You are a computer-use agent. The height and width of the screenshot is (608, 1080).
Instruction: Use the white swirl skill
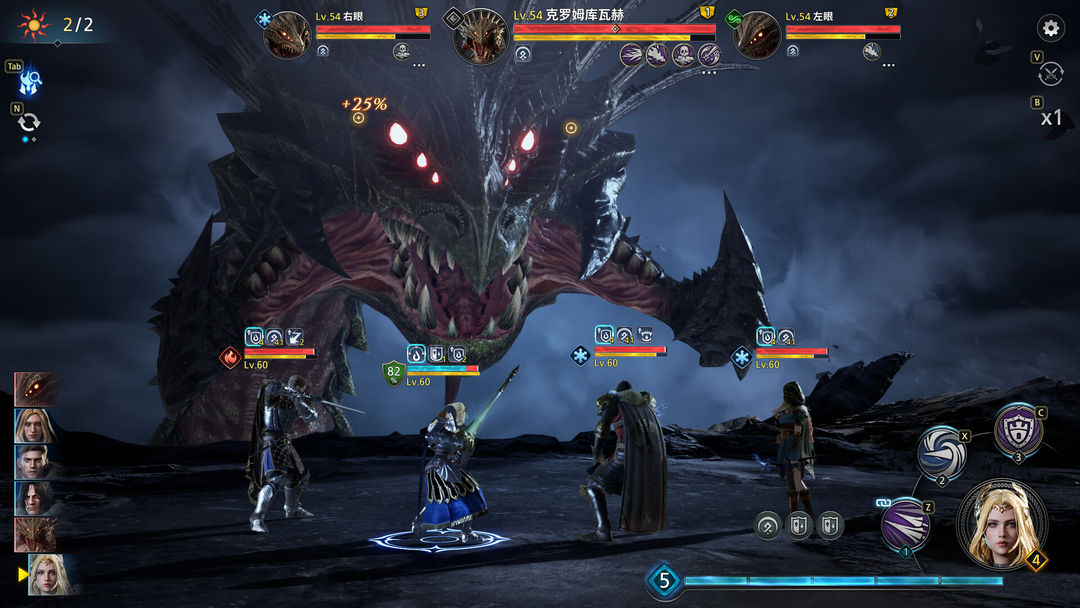[x=942, y=451]
